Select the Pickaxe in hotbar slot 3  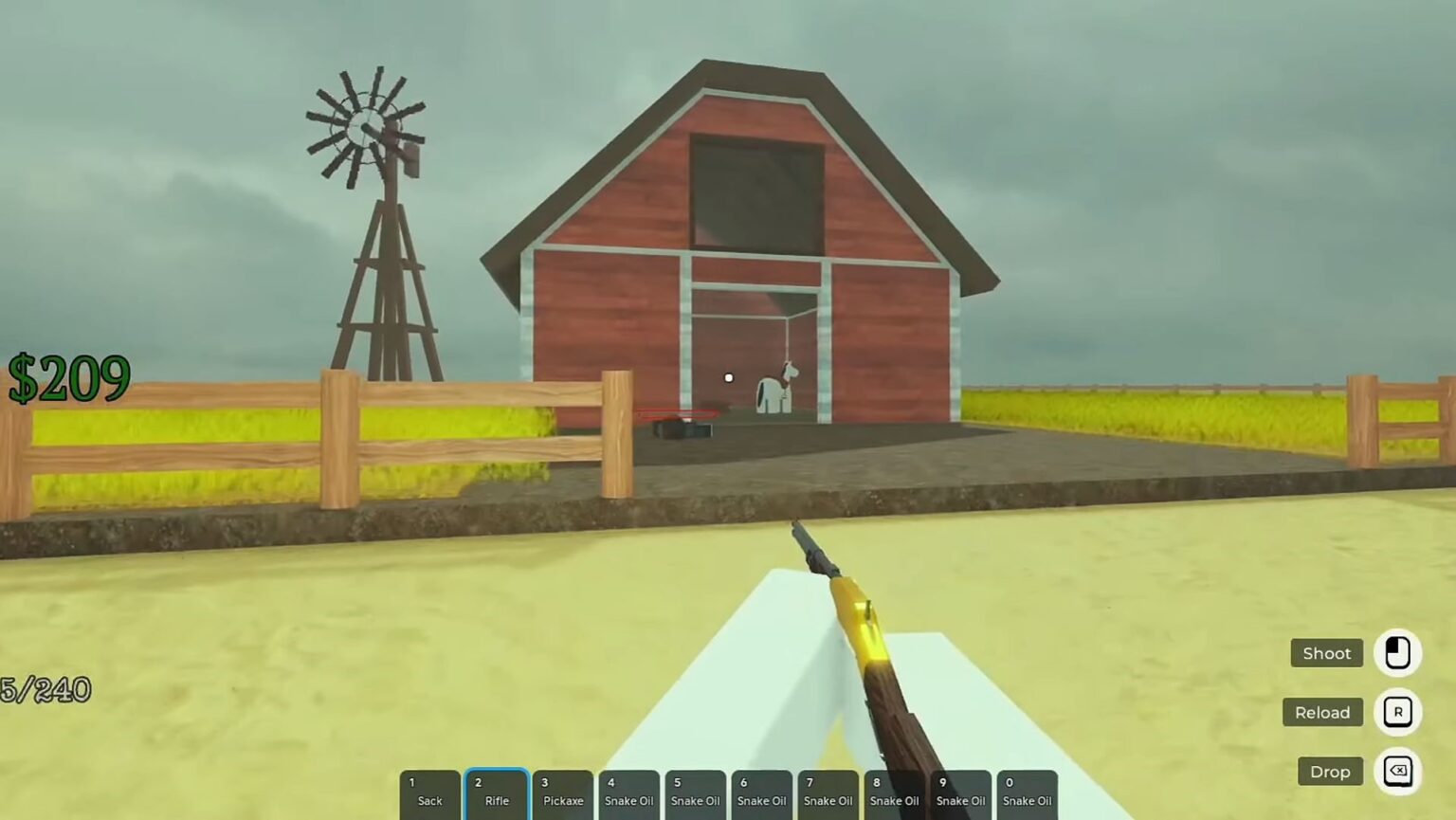(x=562, y=793)
